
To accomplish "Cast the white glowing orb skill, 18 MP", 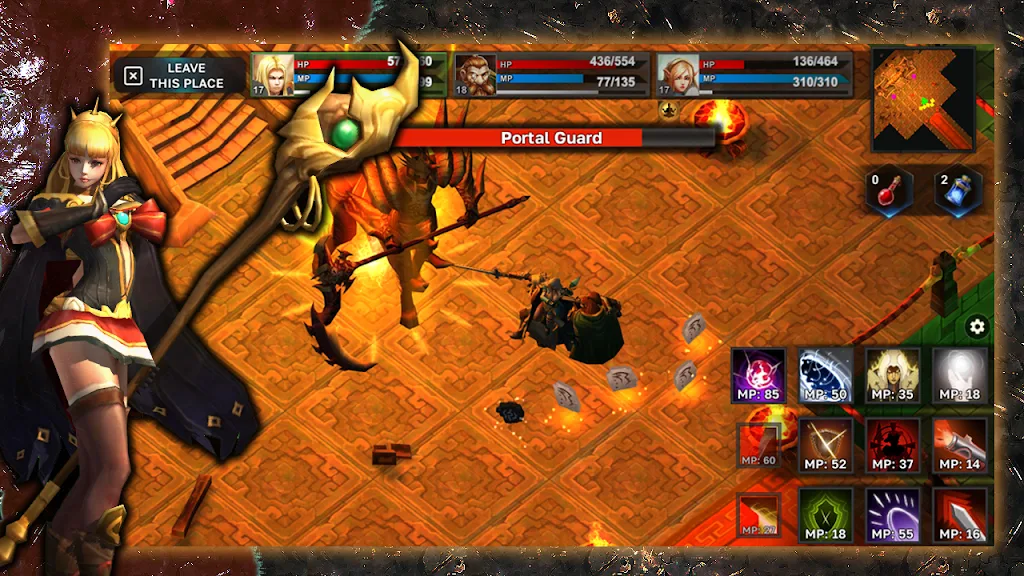I will tap(959, 375).
